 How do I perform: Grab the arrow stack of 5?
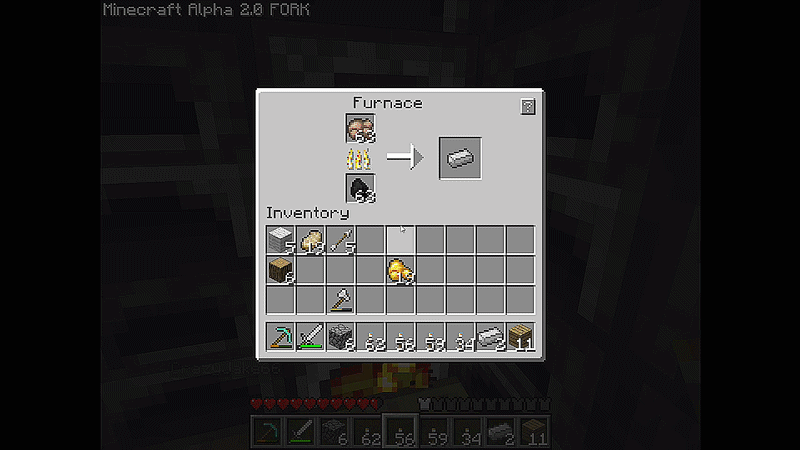pyautogui.click(x=341, y=240)
